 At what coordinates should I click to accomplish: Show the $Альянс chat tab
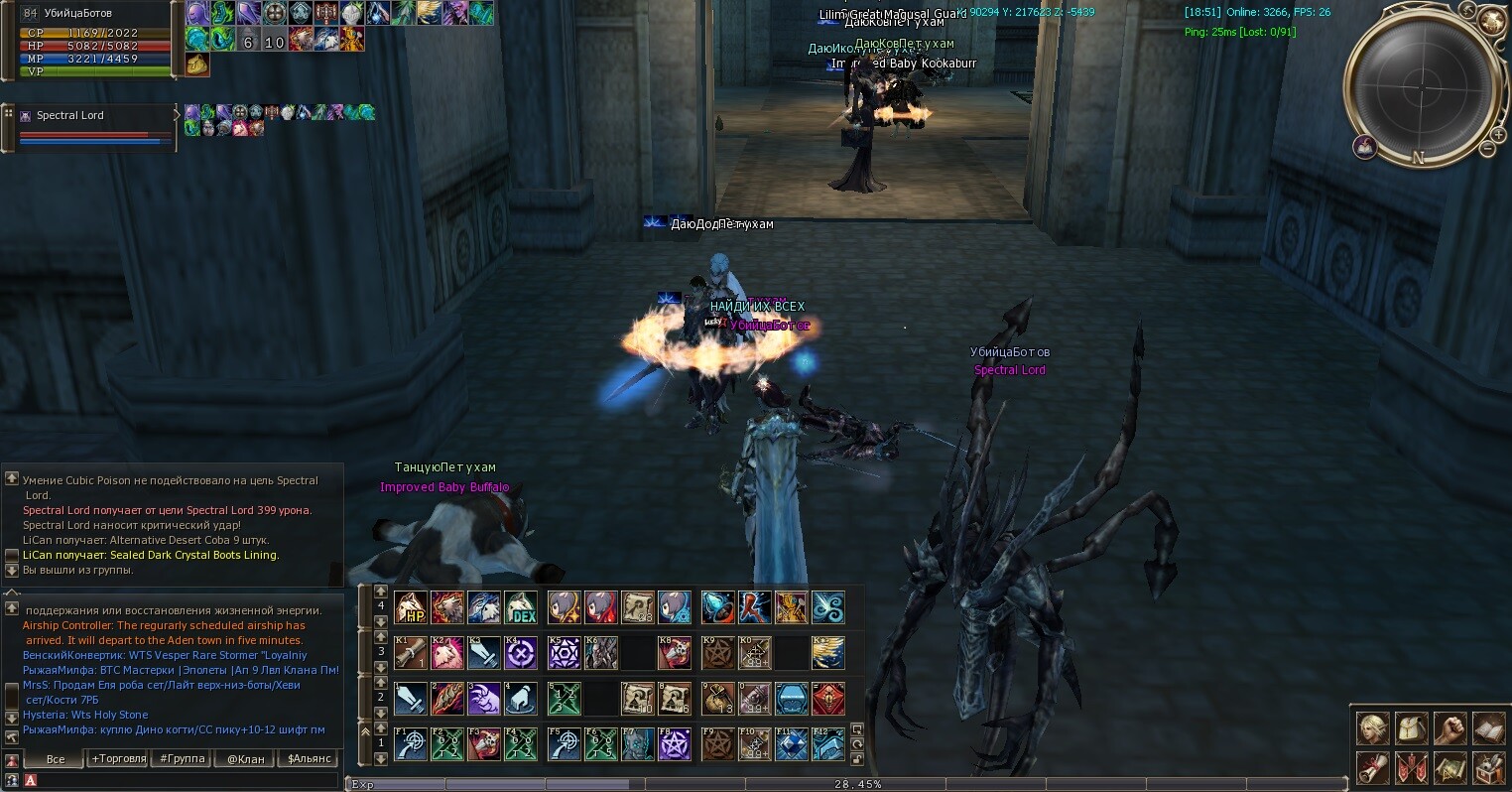[309, 759]
